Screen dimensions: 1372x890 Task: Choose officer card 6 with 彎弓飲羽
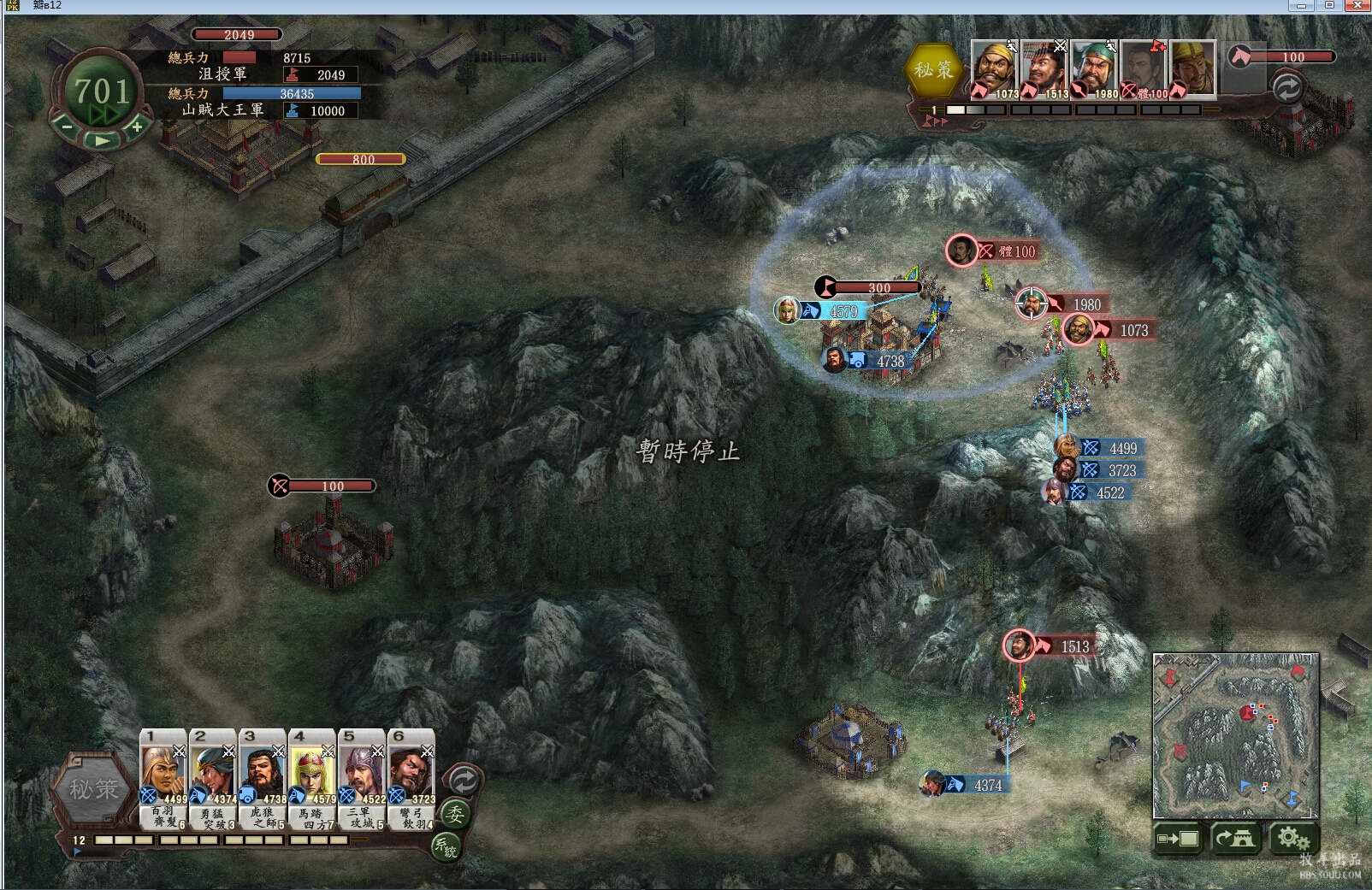tap(411, 776)
